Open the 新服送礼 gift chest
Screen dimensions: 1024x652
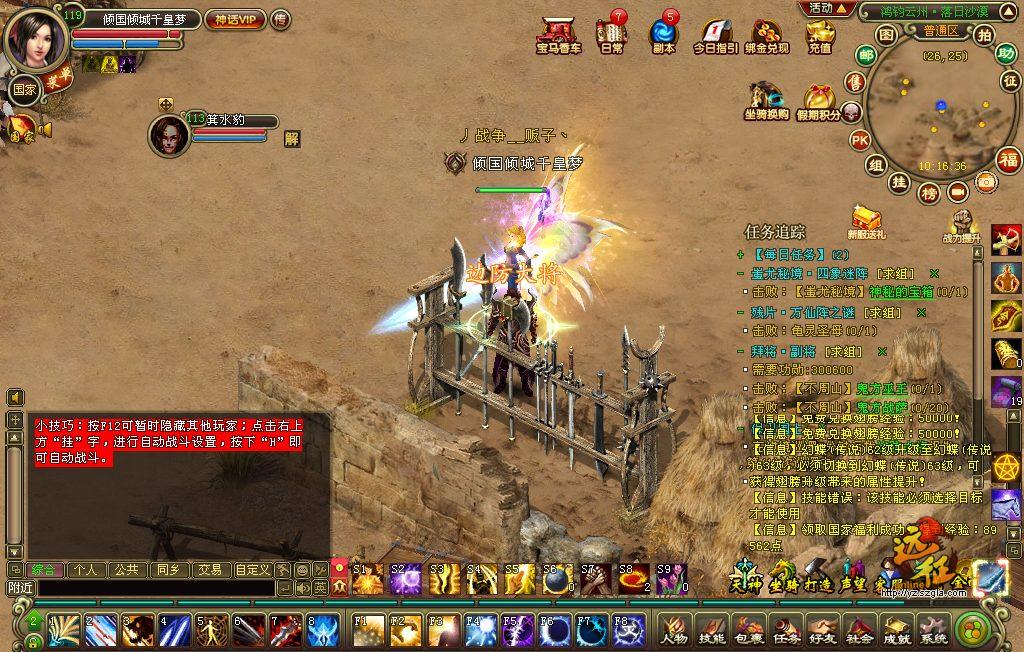click(866, 222)
